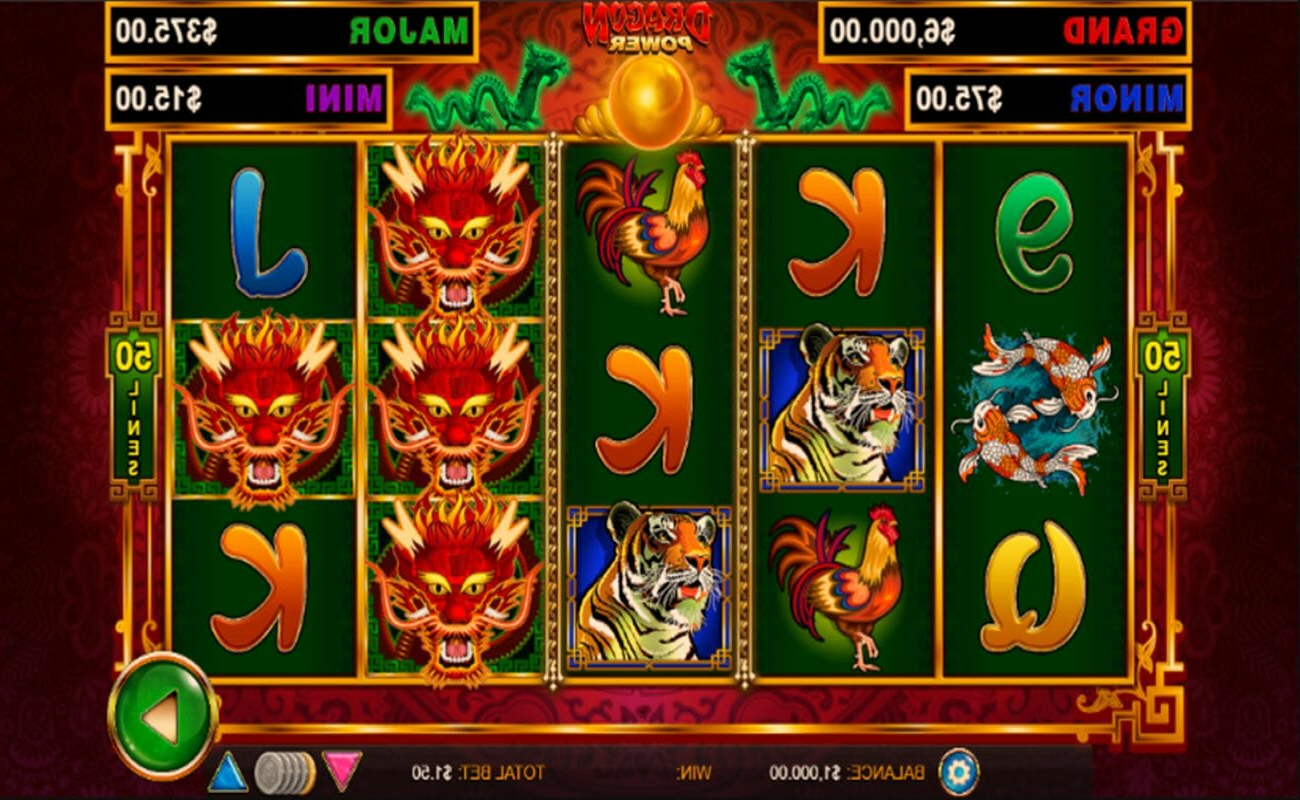Open the coin stack bet selector
Image resolution: width=1300 pixels, height=800 pixels.
click(x=284, y=772)
